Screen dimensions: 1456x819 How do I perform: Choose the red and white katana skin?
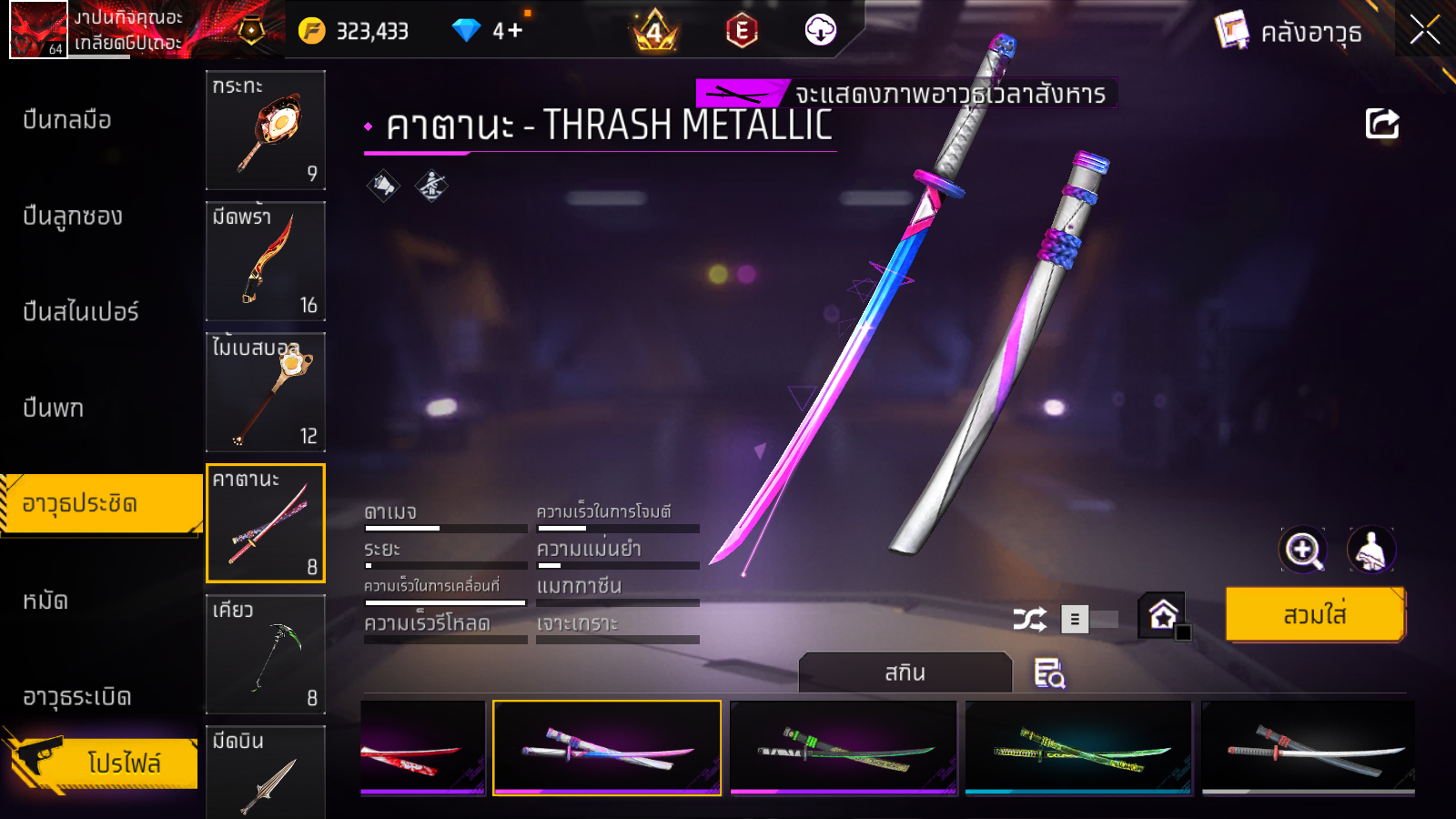[423, 748]
